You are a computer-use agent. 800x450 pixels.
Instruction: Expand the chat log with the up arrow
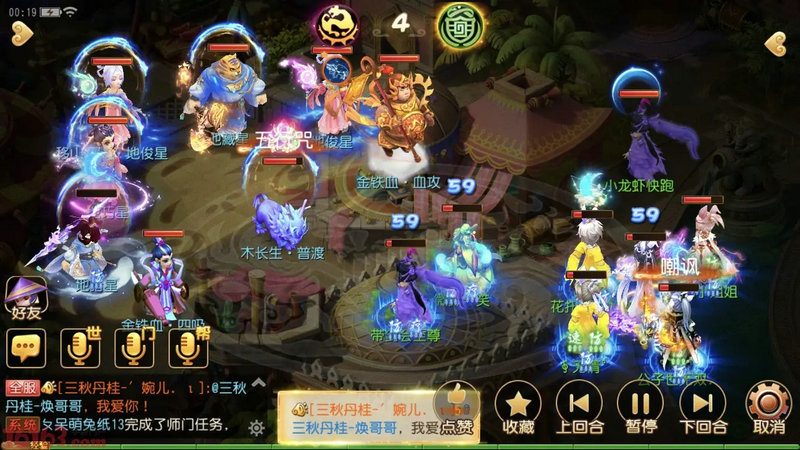coord(257,383)
